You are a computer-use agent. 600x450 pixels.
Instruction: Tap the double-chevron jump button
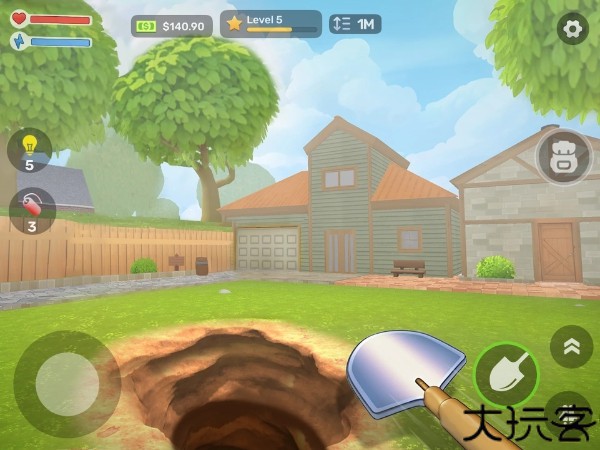(571, 346)
